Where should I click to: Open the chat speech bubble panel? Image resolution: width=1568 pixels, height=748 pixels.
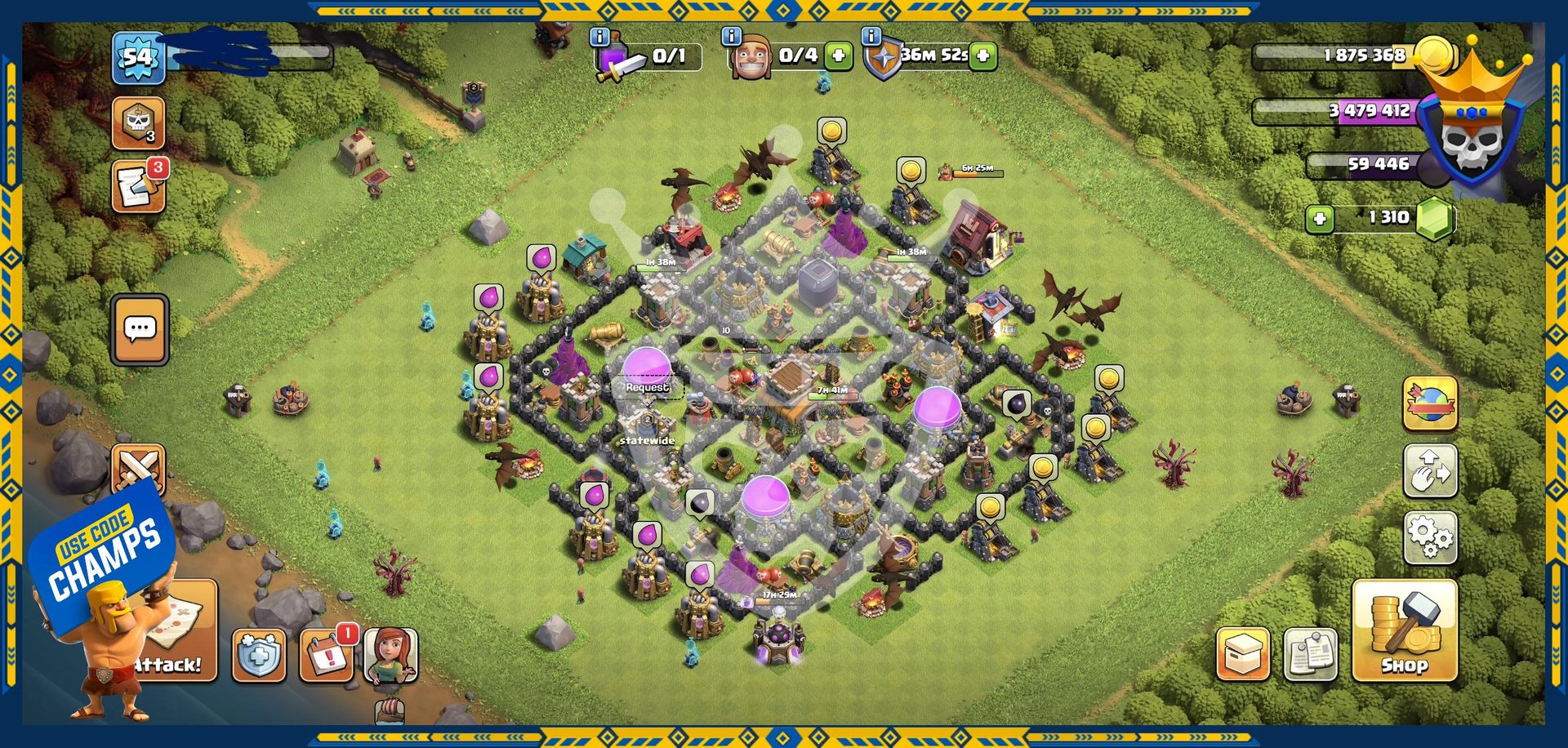tap(140, 329)
